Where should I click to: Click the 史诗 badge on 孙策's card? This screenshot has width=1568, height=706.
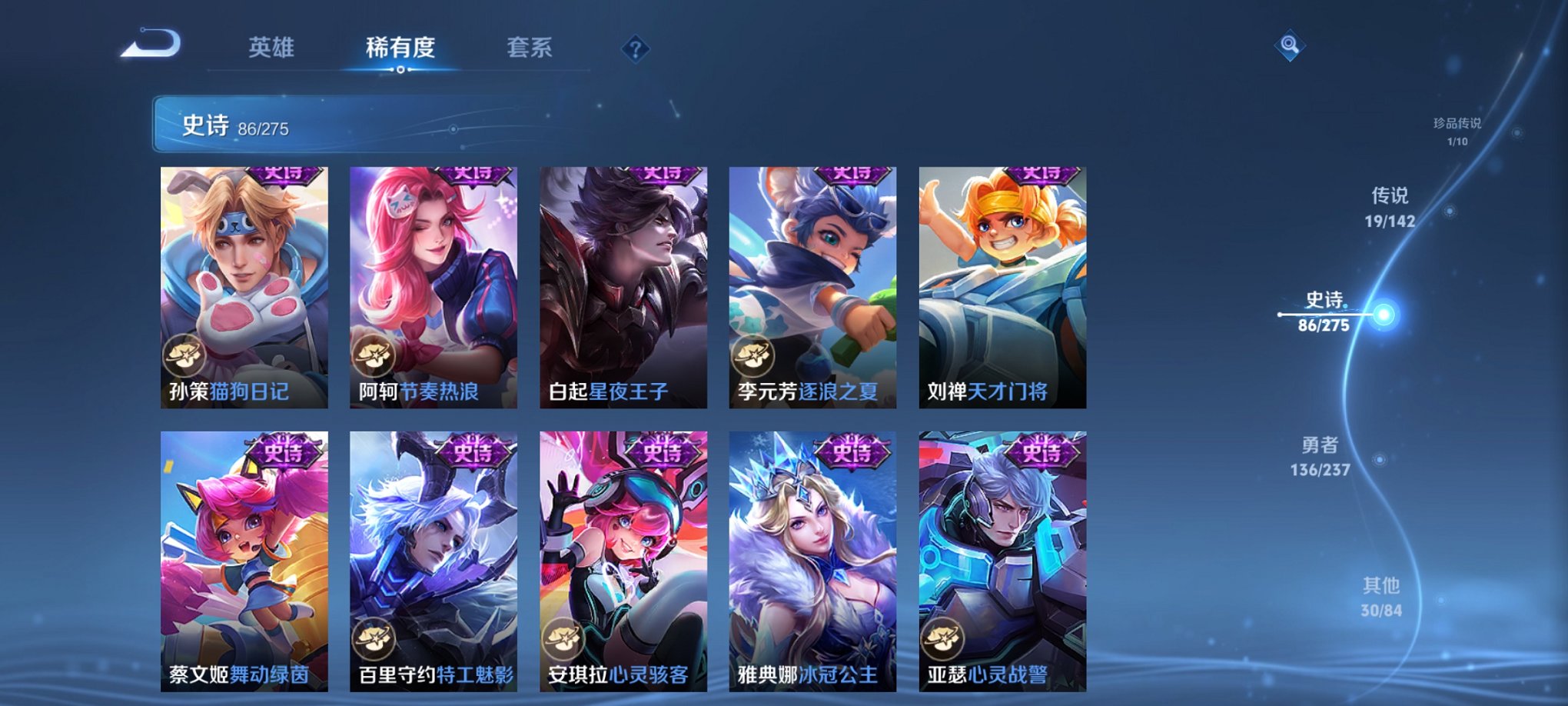283,175
